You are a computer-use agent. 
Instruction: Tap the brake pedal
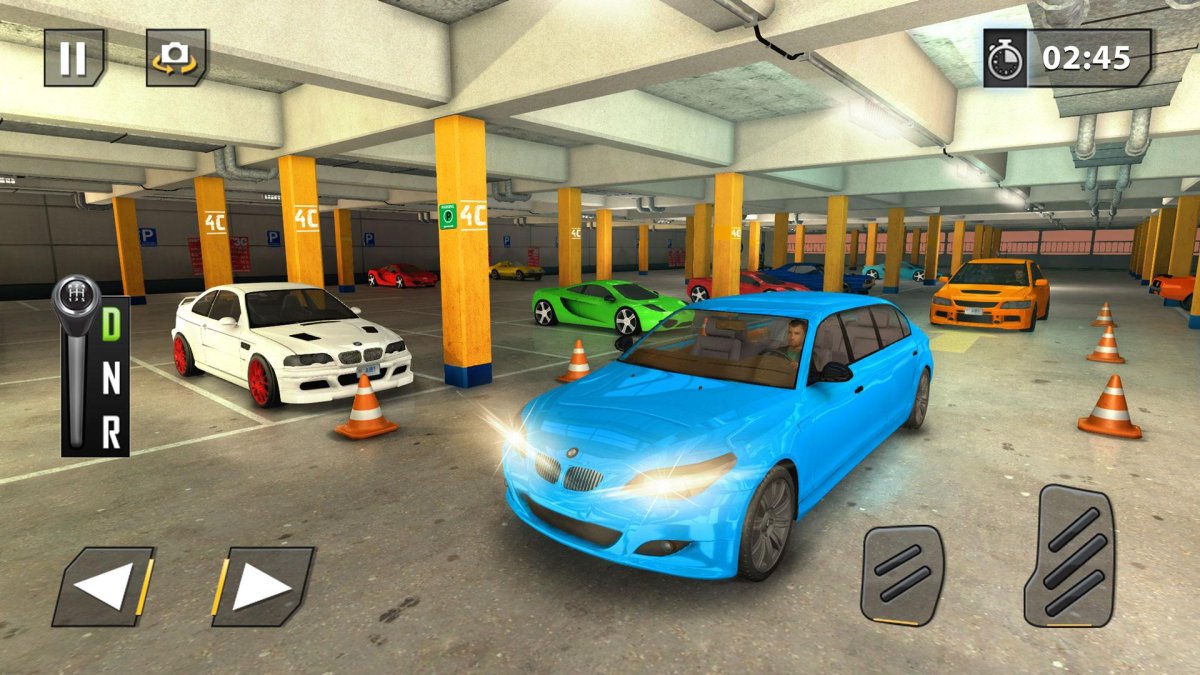point(902,575)
